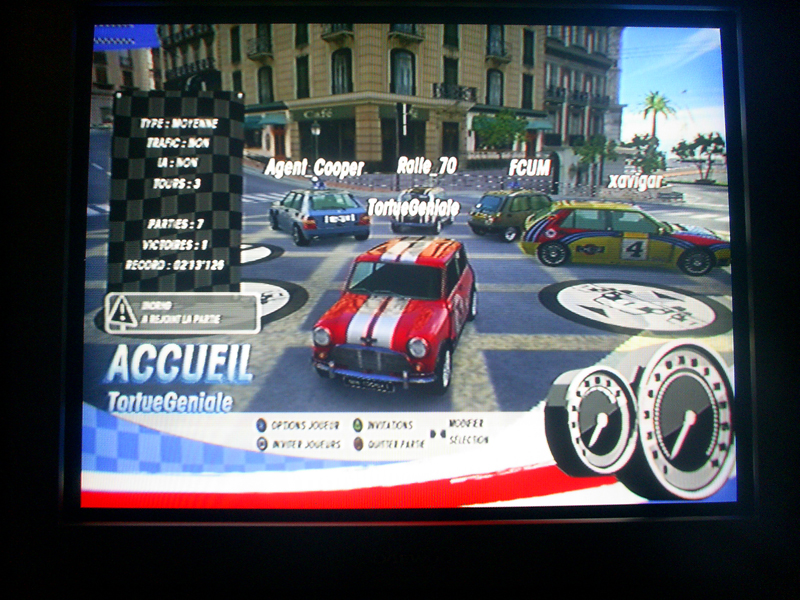The width and height of the screenshot is (800, 600).
Task: Click the Modifier Sélection option
Action: coord(466,432)
